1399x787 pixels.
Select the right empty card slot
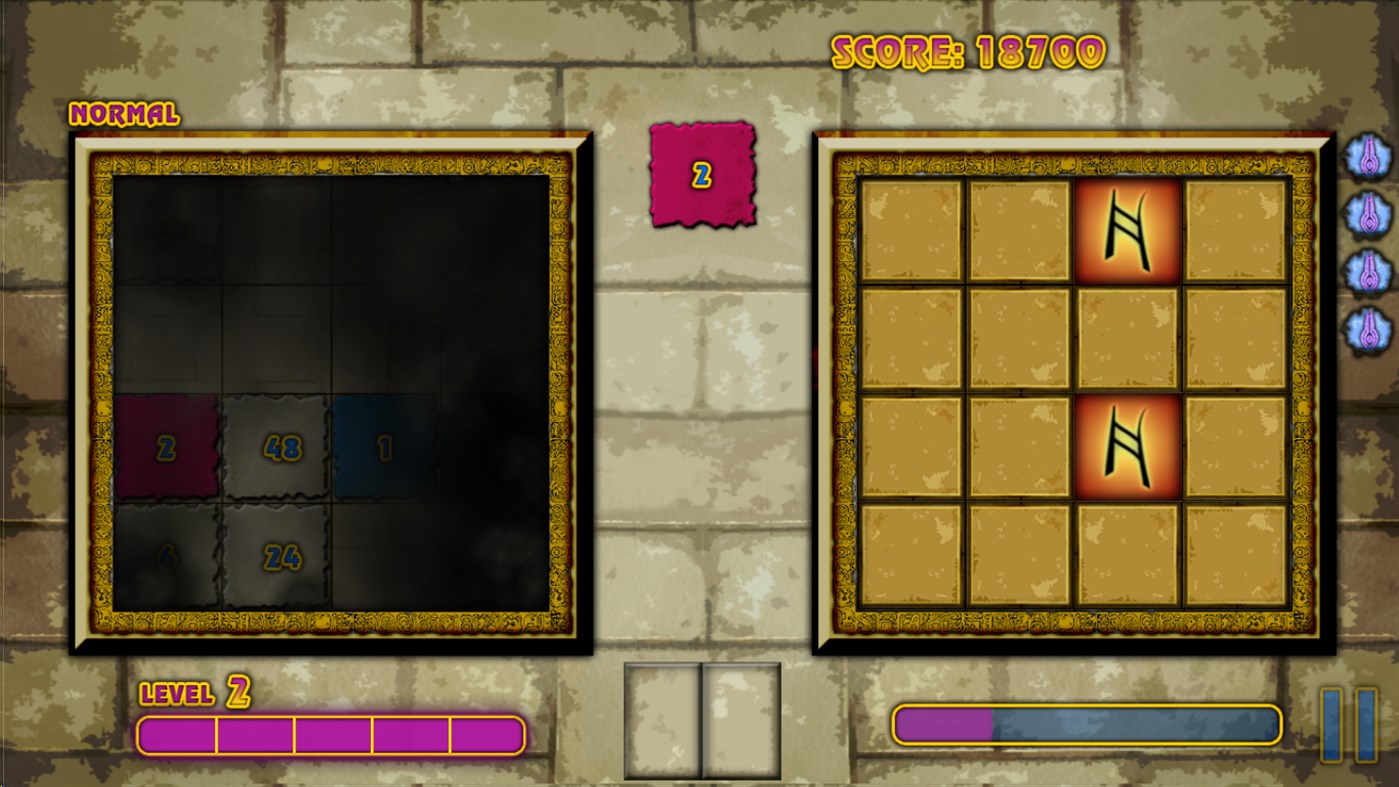point(740,718)
